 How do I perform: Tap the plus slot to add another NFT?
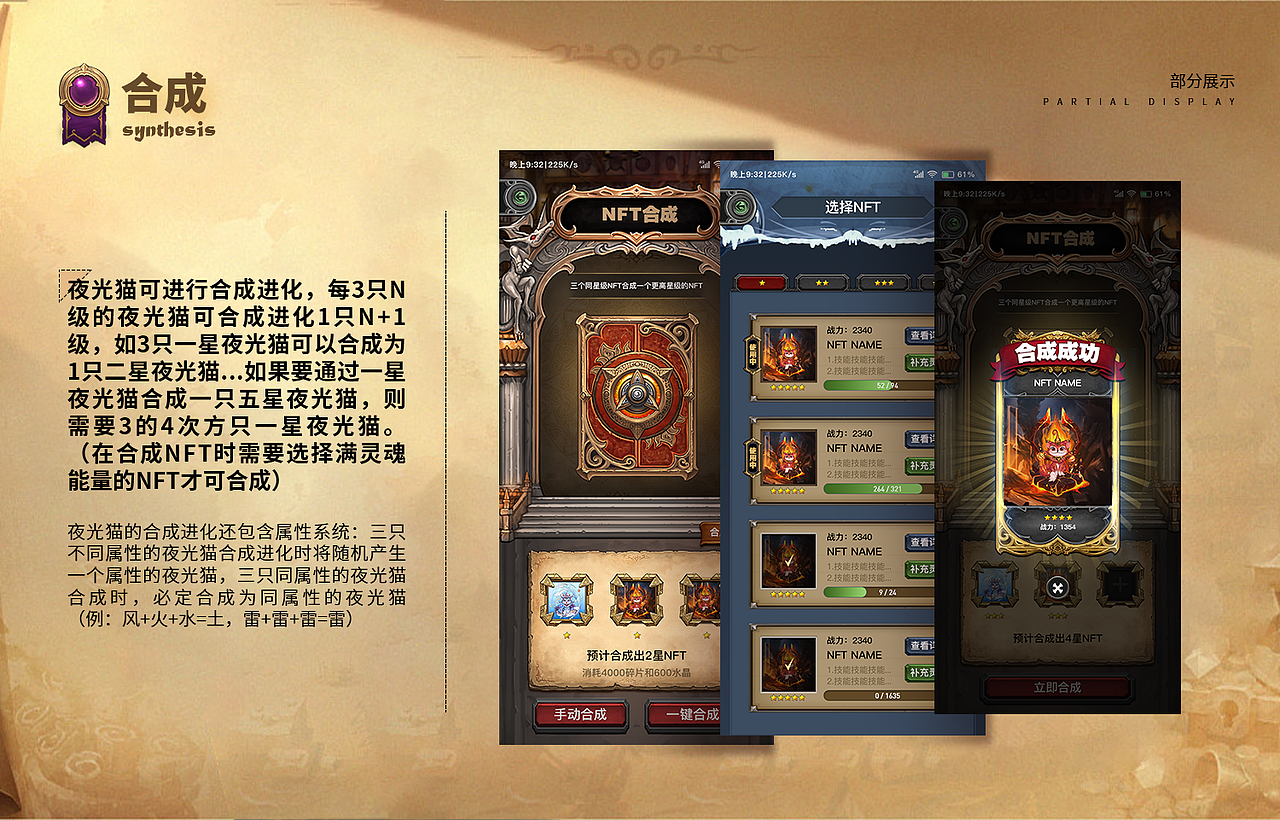1121,583
